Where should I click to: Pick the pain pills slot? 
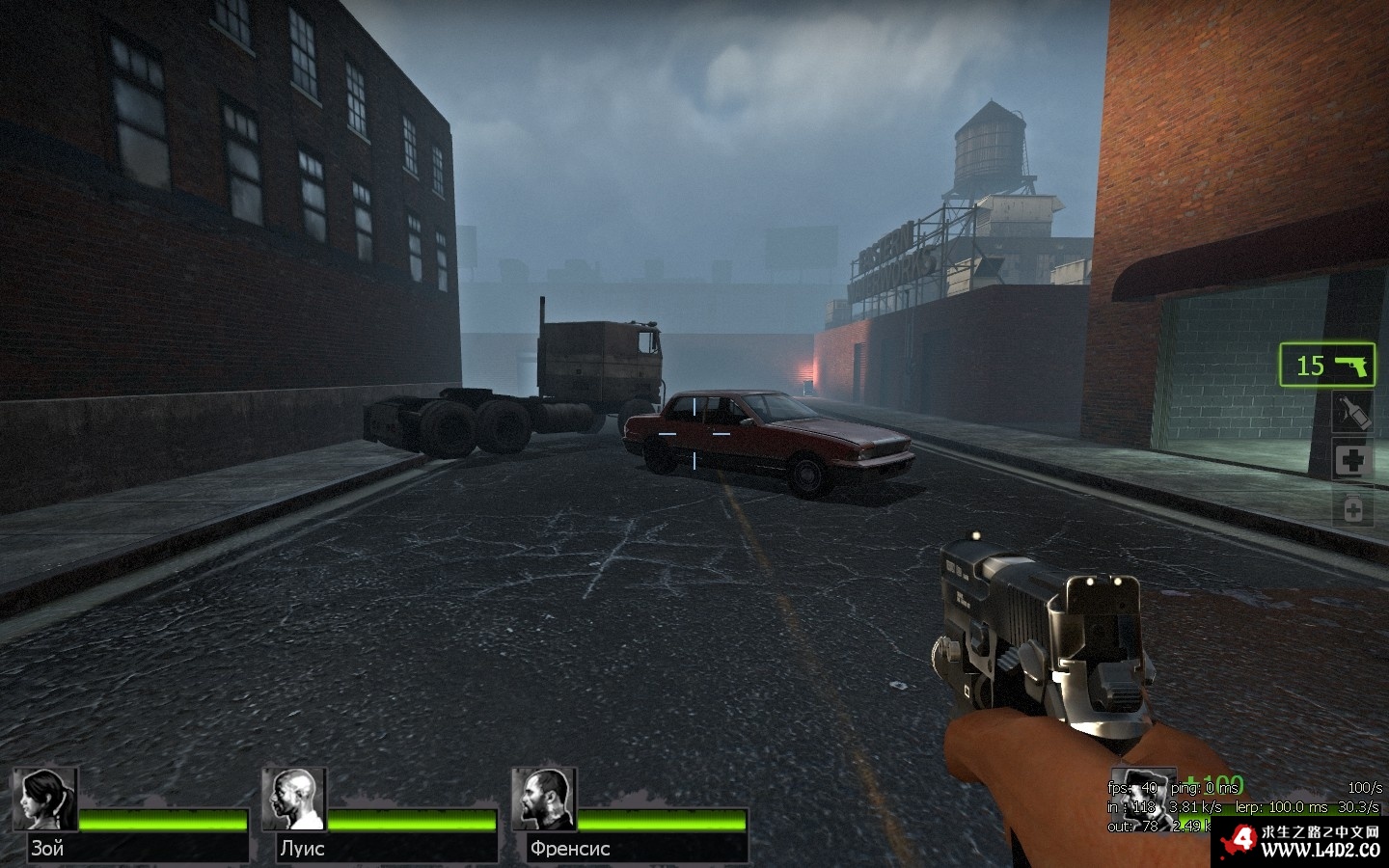click(1352, 508)
